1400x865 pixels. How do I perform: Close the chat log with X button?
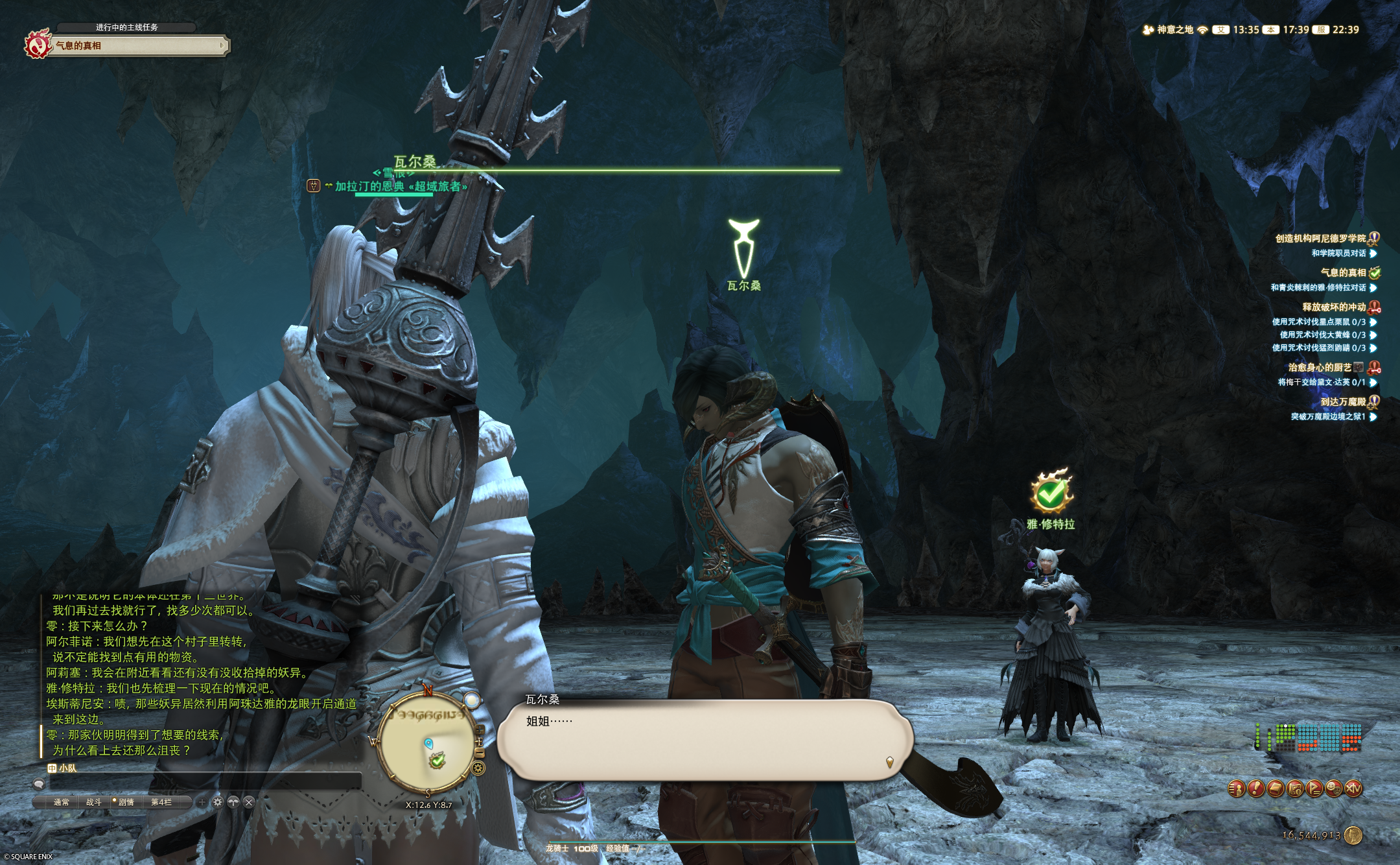click(249, 802)
